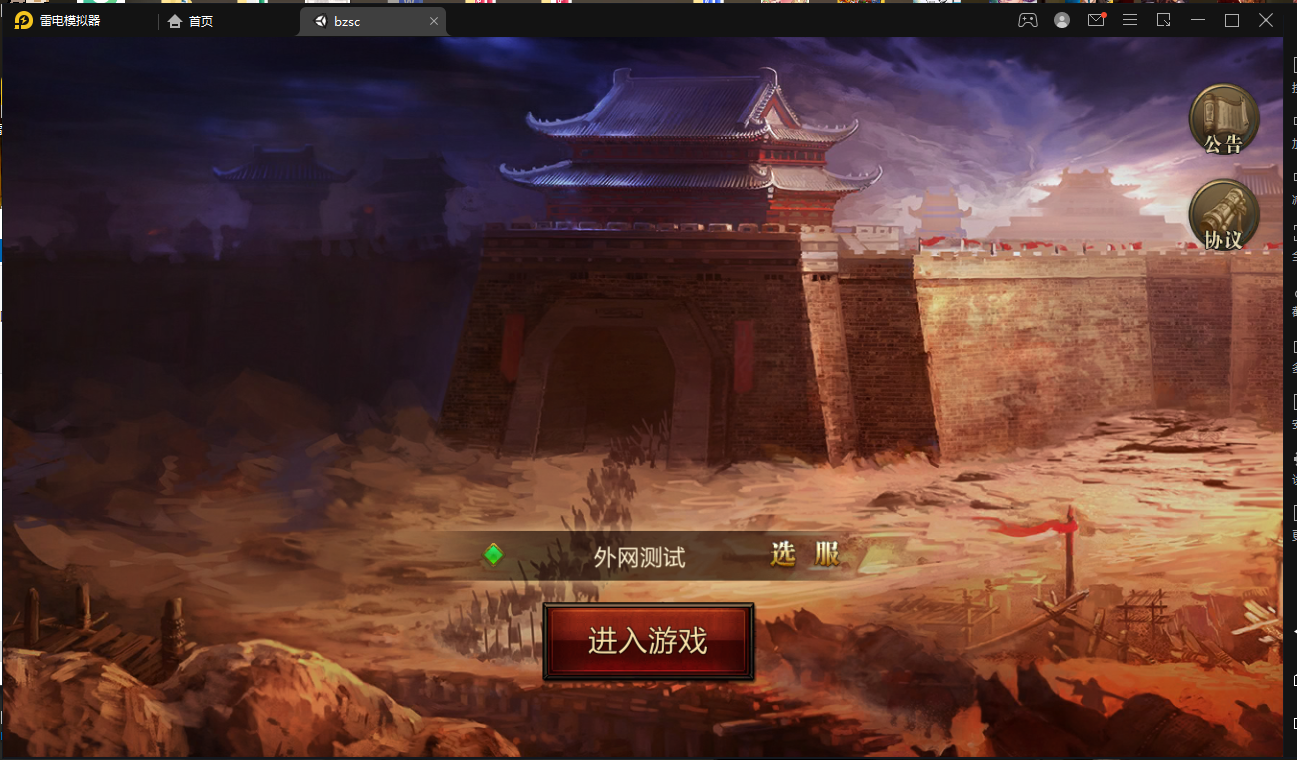Viewport: 1297px width, 760px height.
Task: Click the green server status gem
Action: point(492,556)
